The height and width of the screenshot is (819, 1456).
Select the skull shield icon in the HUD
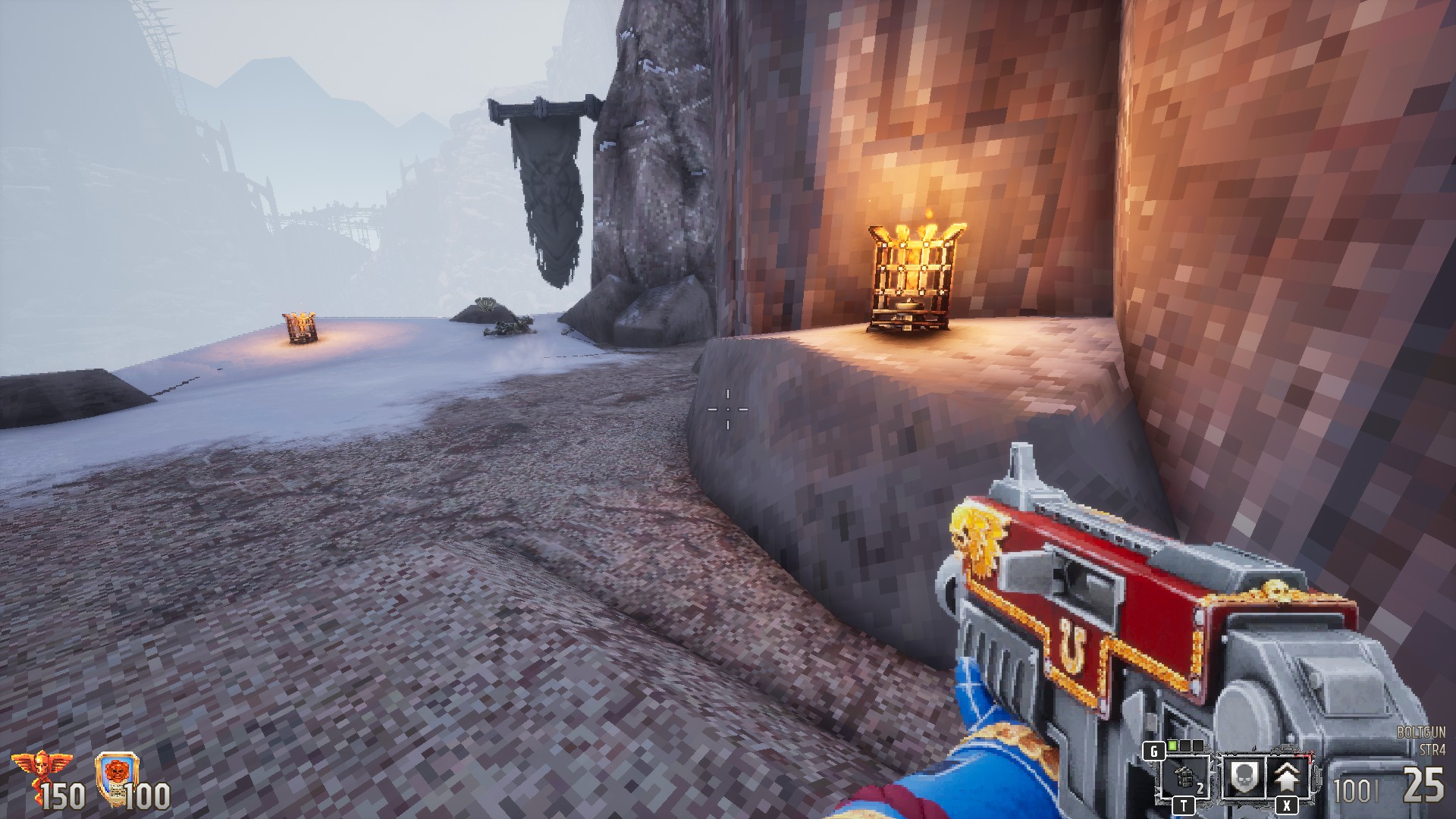coord(1244,776)
